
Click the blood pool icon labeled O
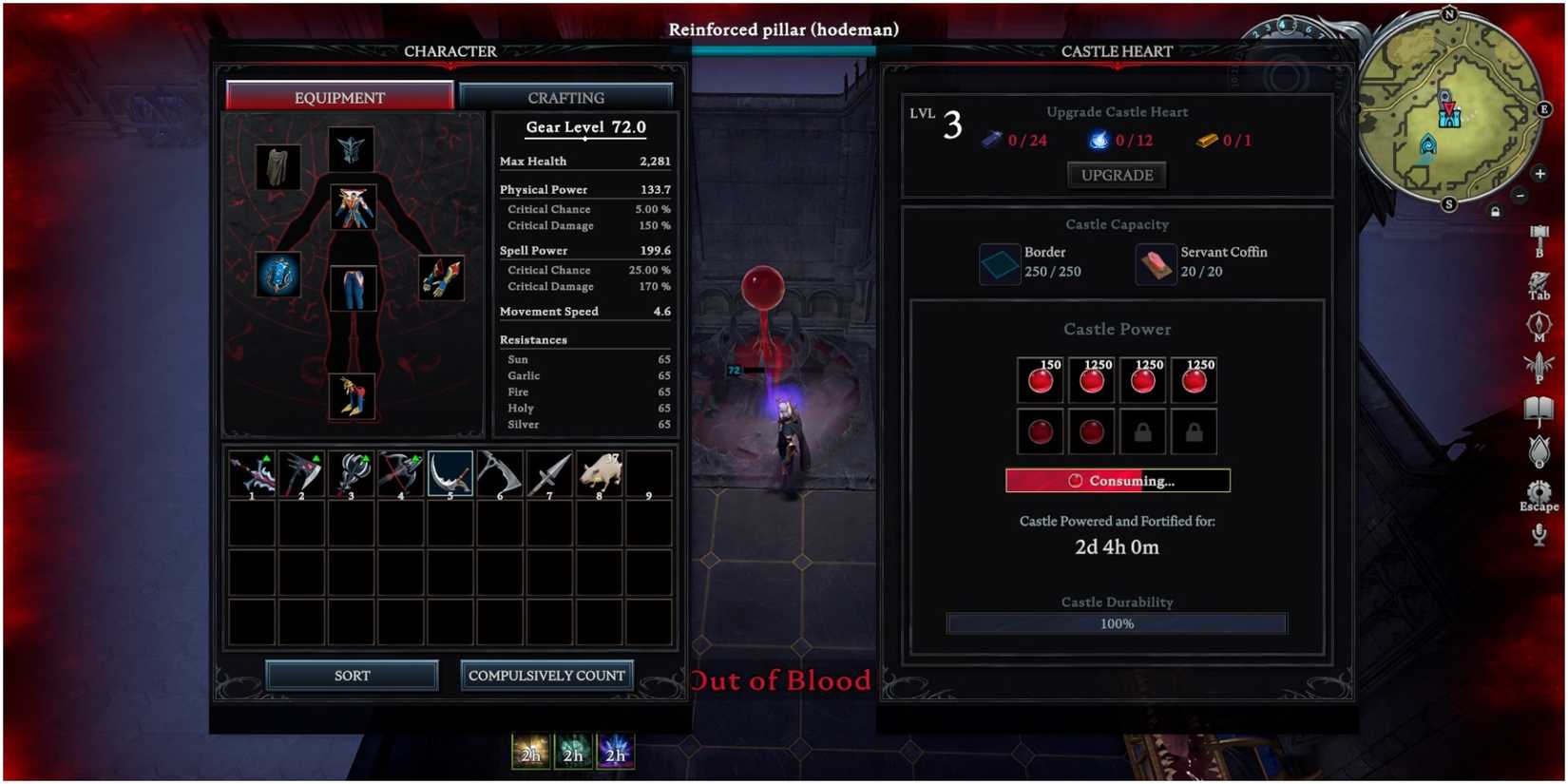(x=1539, y=450)
